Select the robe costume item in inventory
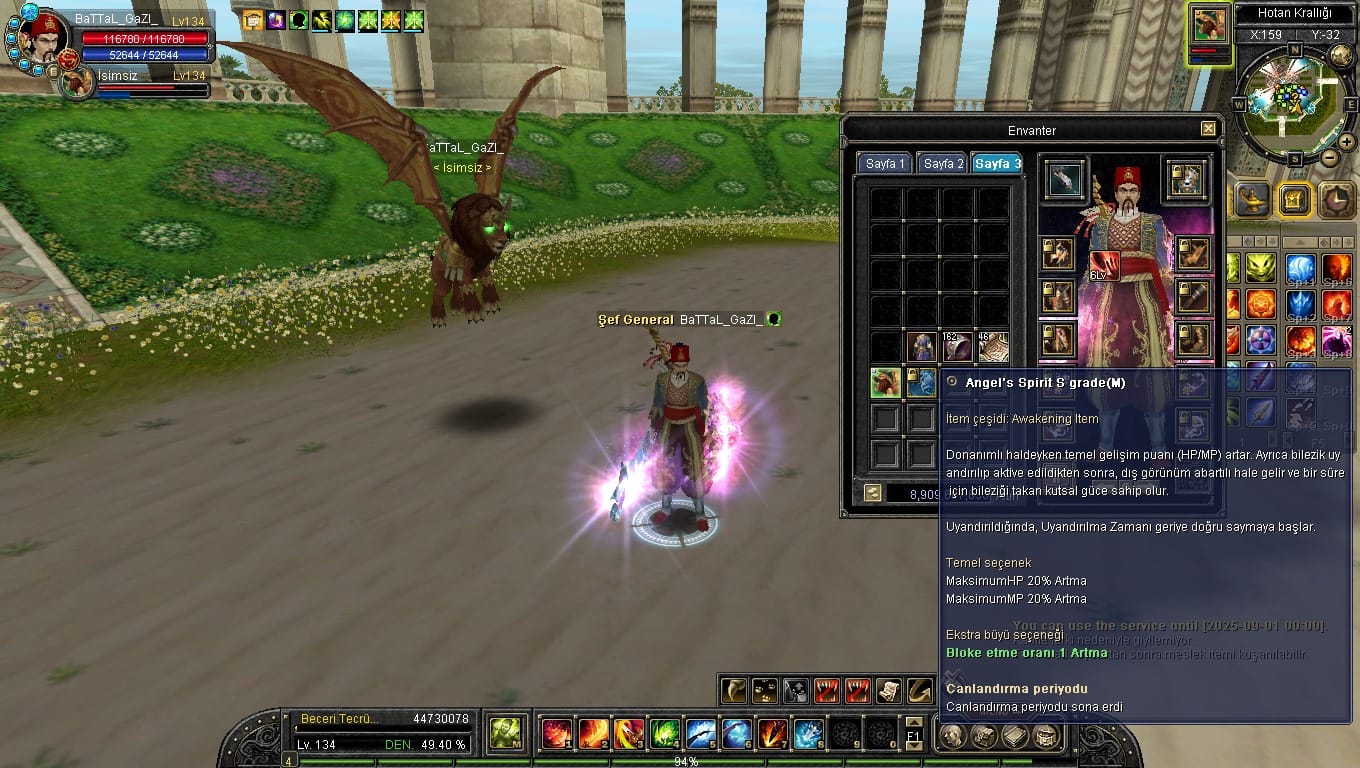Viewport: 1360px width, 768px height. click(921, 347)
